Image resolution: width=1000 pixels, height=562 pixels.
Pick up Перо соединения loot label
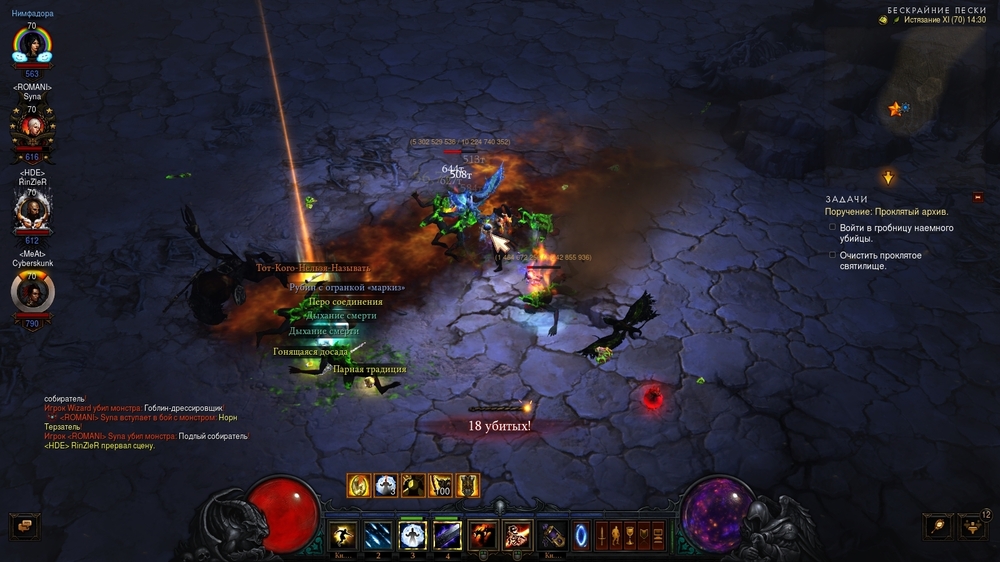coord(345,301)
